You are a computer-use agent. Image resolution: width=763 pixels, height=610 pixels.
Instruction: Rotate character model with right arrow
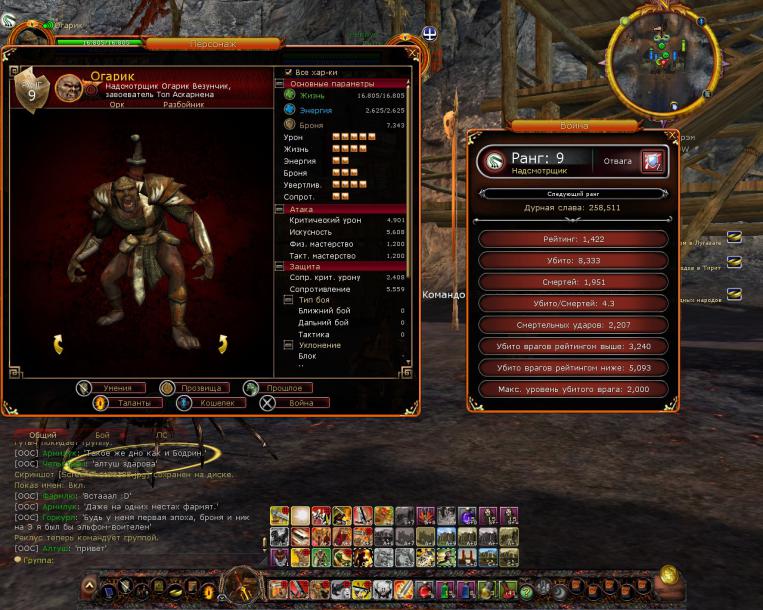(222, 345)
